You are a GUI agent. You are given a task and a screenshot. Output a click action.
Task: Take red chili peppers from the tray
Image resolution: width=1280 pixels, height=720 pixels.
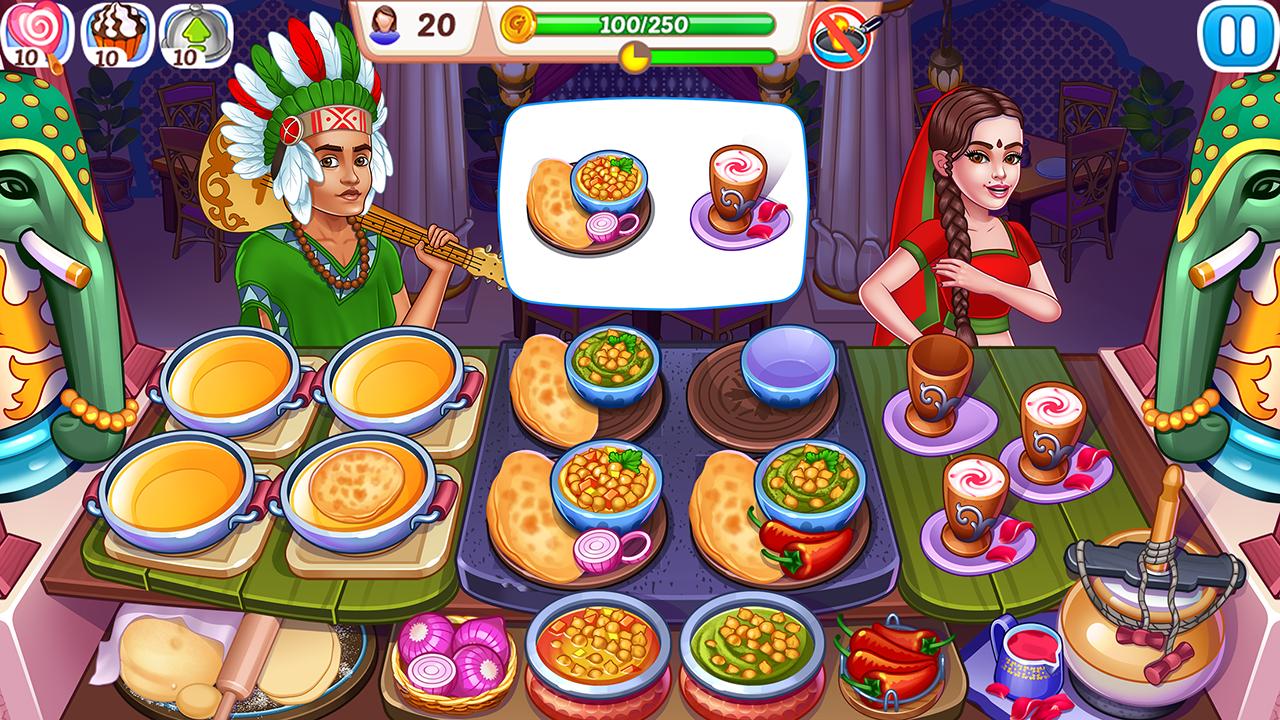click(888, 655)
